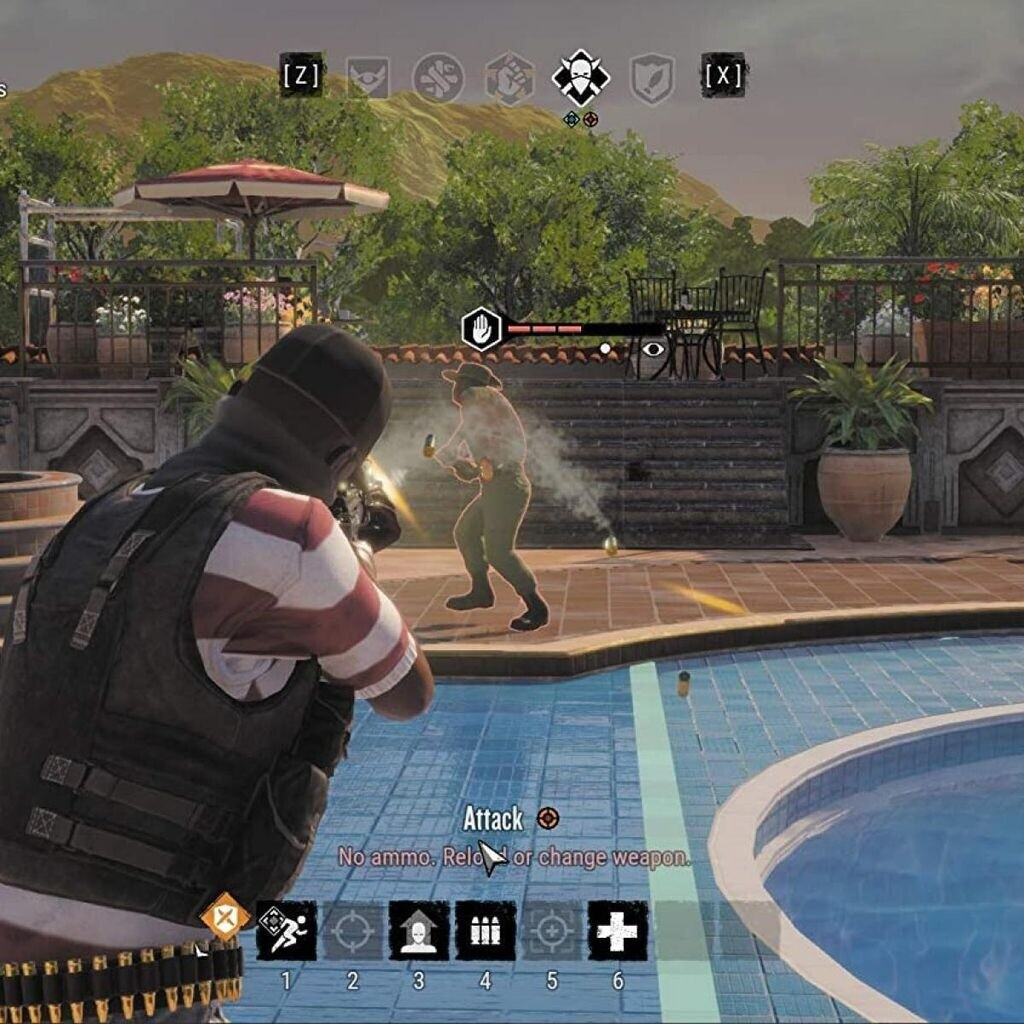
Task: Switch to the winged eye unit icon
Action: 368,78
